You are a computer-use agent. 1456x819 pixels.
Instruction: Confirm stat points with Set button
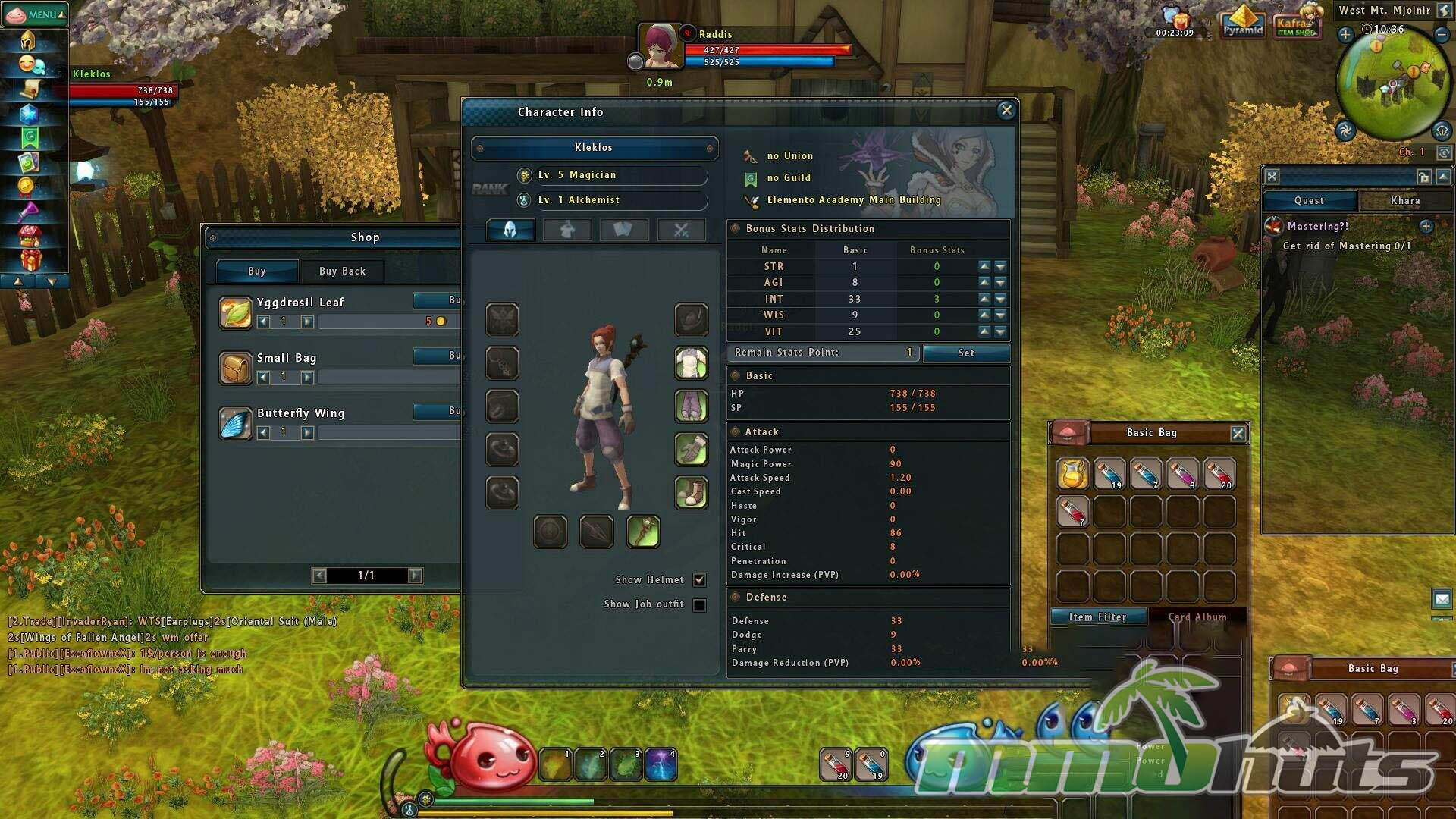click(965, 353)
